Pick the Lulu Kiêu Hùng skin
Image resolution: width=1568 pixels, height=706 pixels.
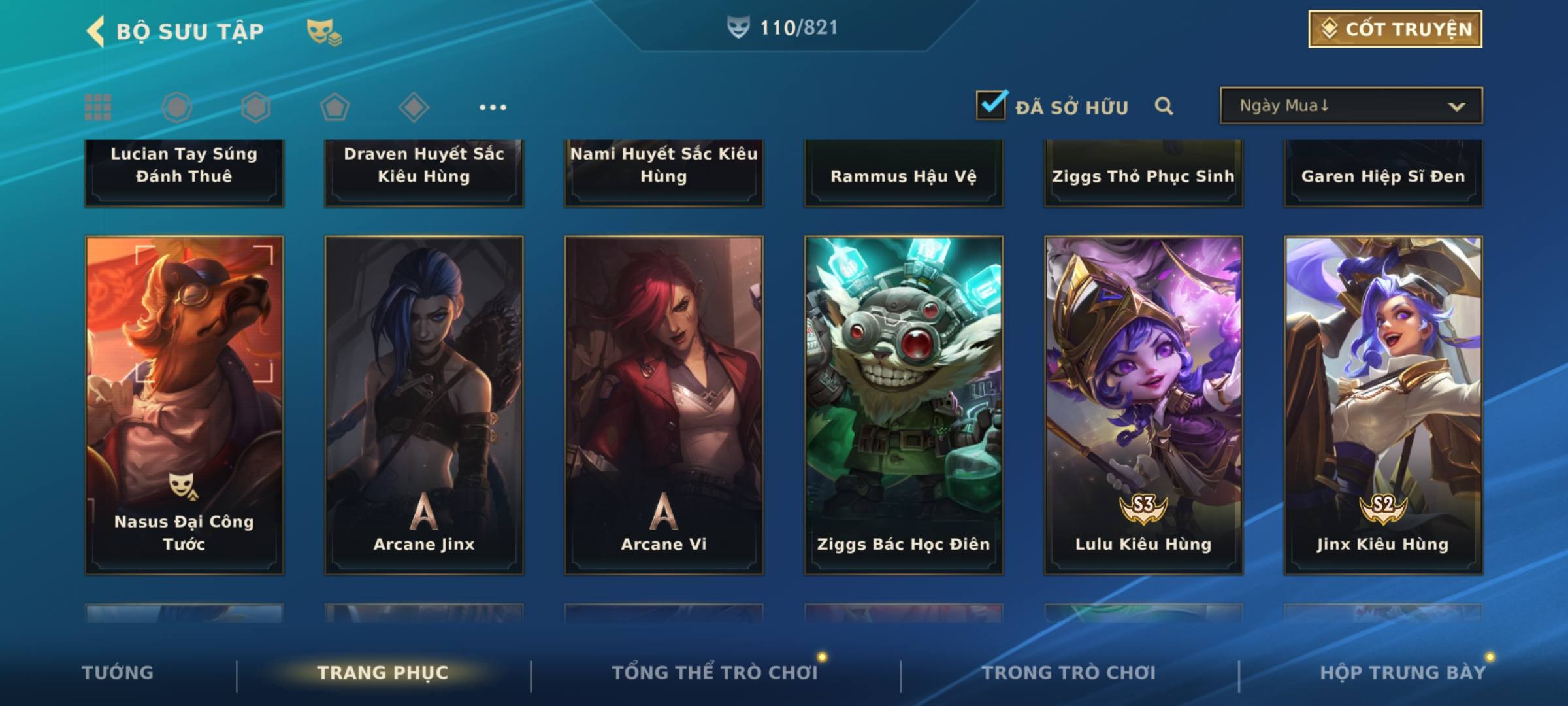pos(1143,405)
